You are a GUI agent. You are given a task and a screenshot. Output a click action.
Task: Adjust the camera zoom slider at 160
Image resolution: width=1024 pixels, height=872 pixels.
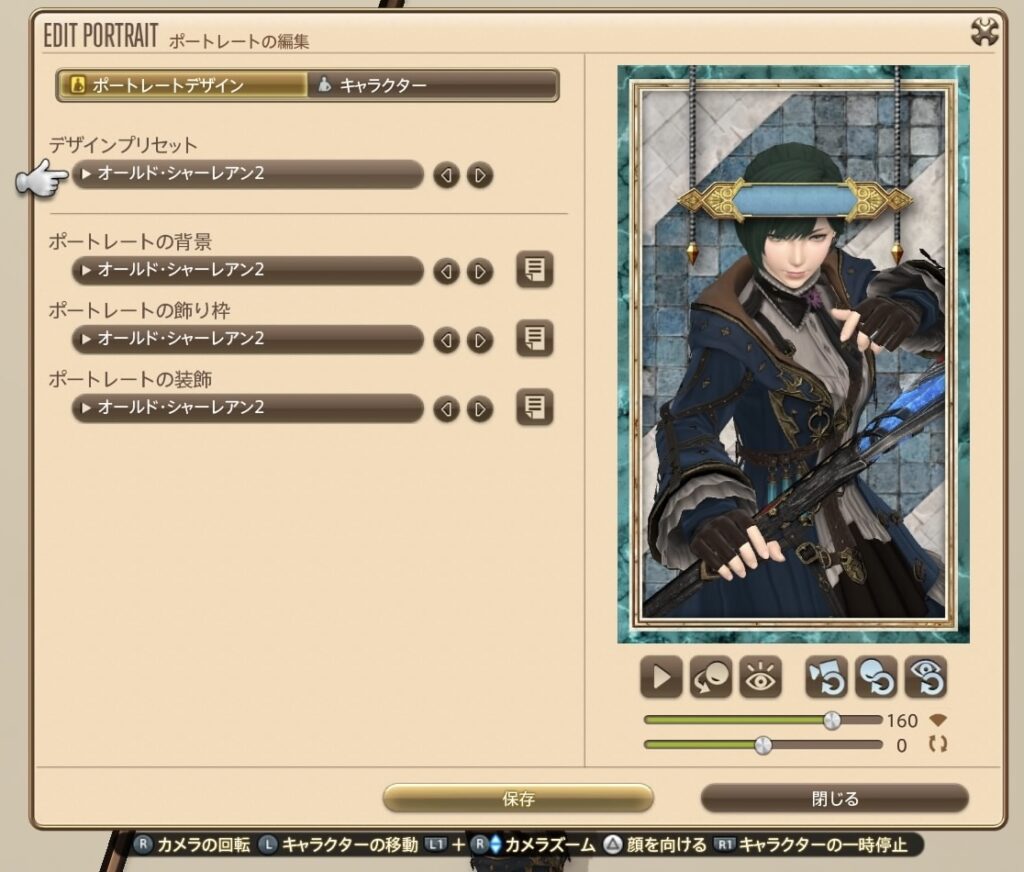click(x=832, y=720)
